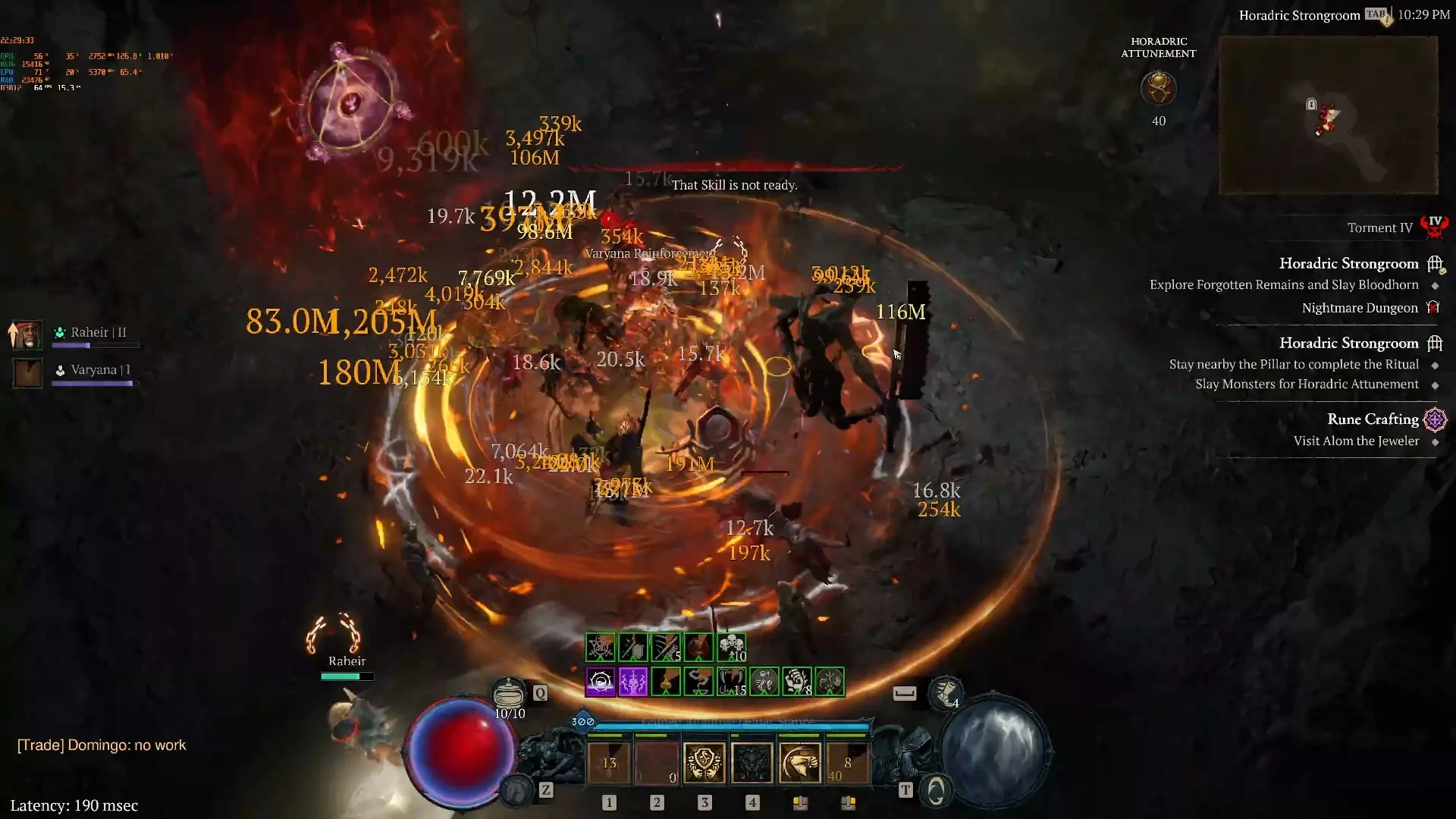Click the horse mount icon
Screen dimensions: 1456x819
click(x=517, y=792)
